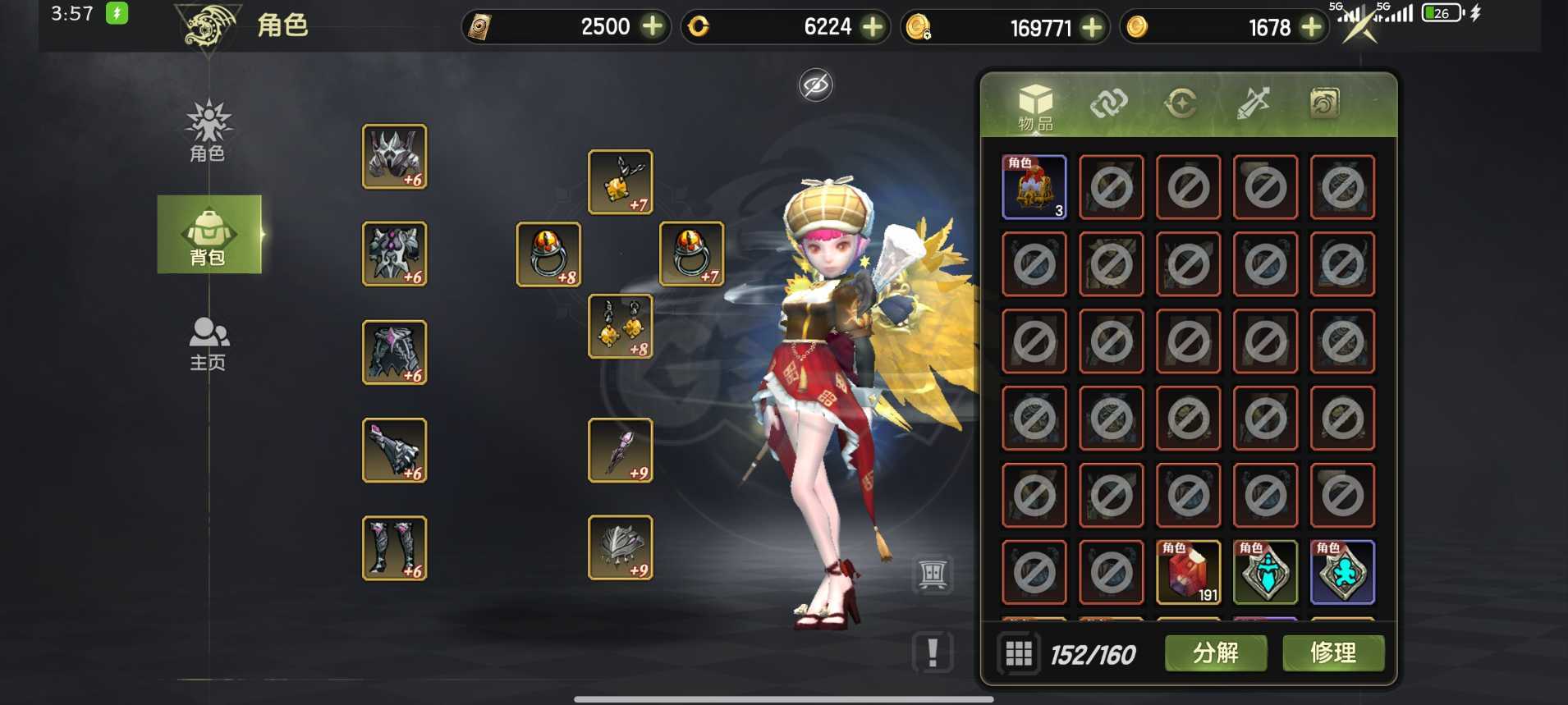Open the dragon emblem next to the 角色 title

(208, 25)
